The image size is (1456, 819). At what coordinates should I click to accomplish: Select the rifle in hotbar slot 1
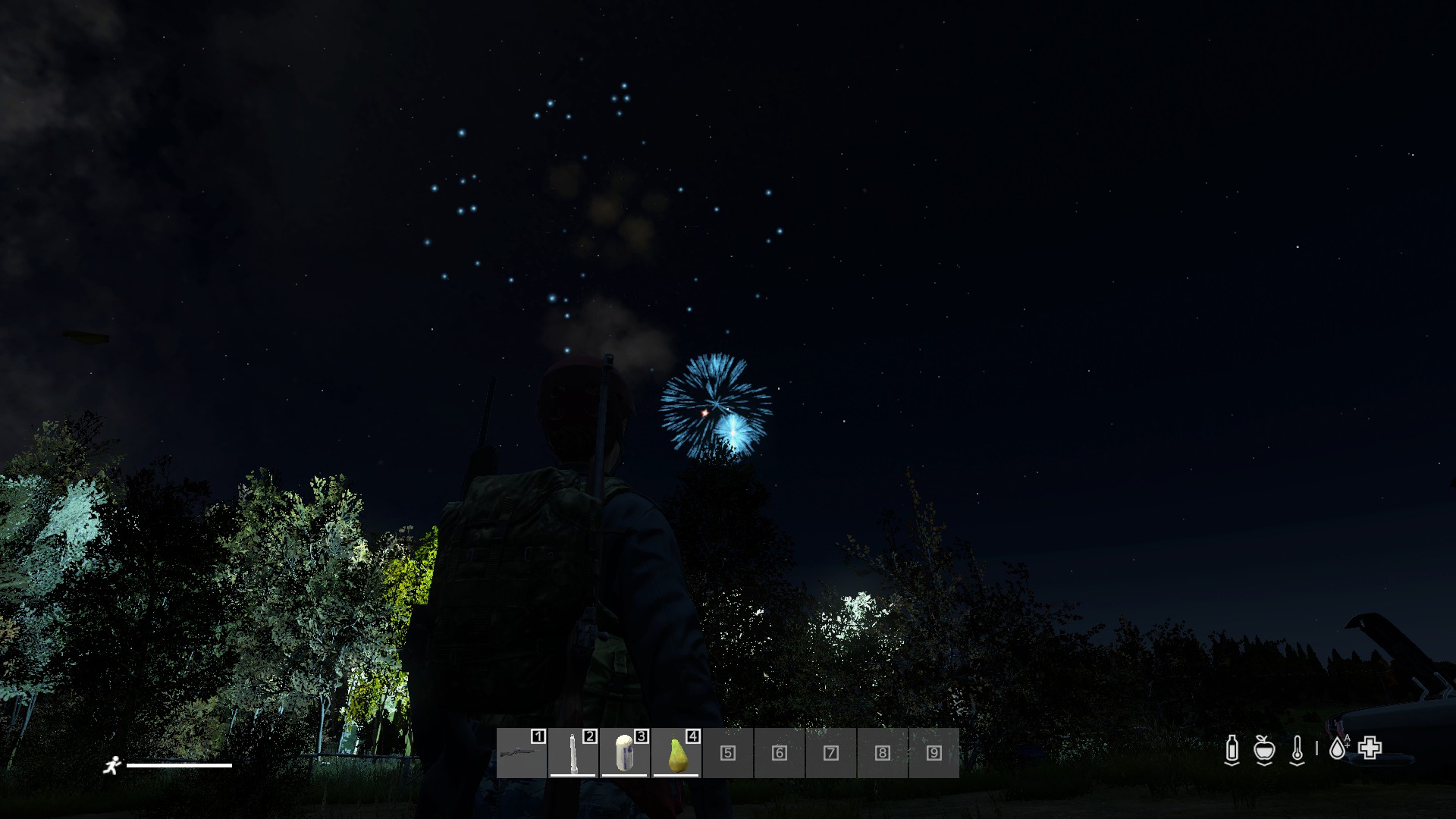coord(522,753)
